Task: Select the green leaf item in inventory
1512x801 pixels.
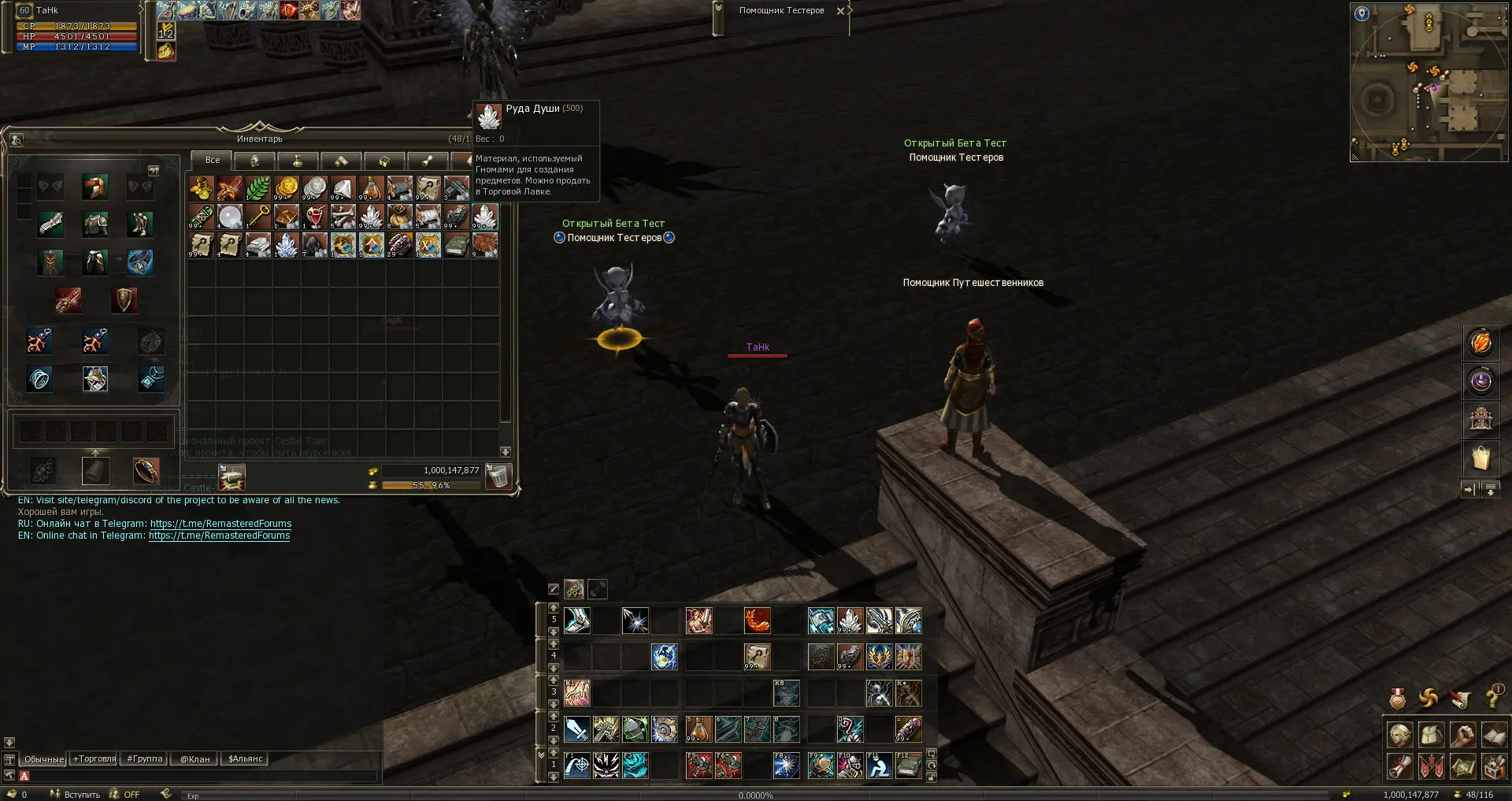Action: tap(258, 188)
